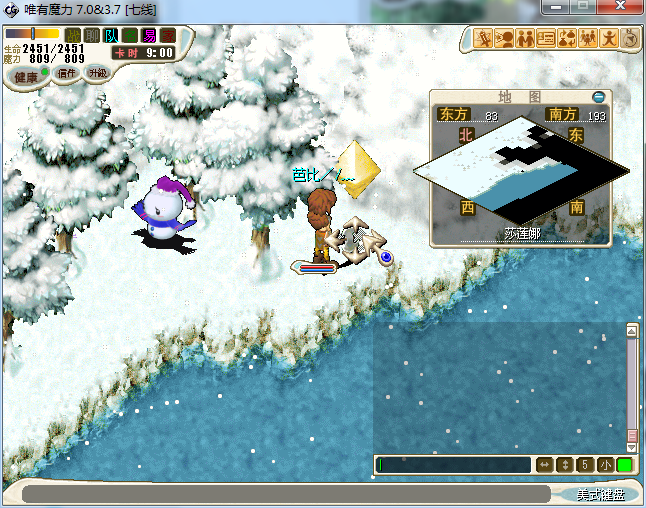Open the 信件 mail button
Viewport: 646px width, 508px height.
(67, 73)
